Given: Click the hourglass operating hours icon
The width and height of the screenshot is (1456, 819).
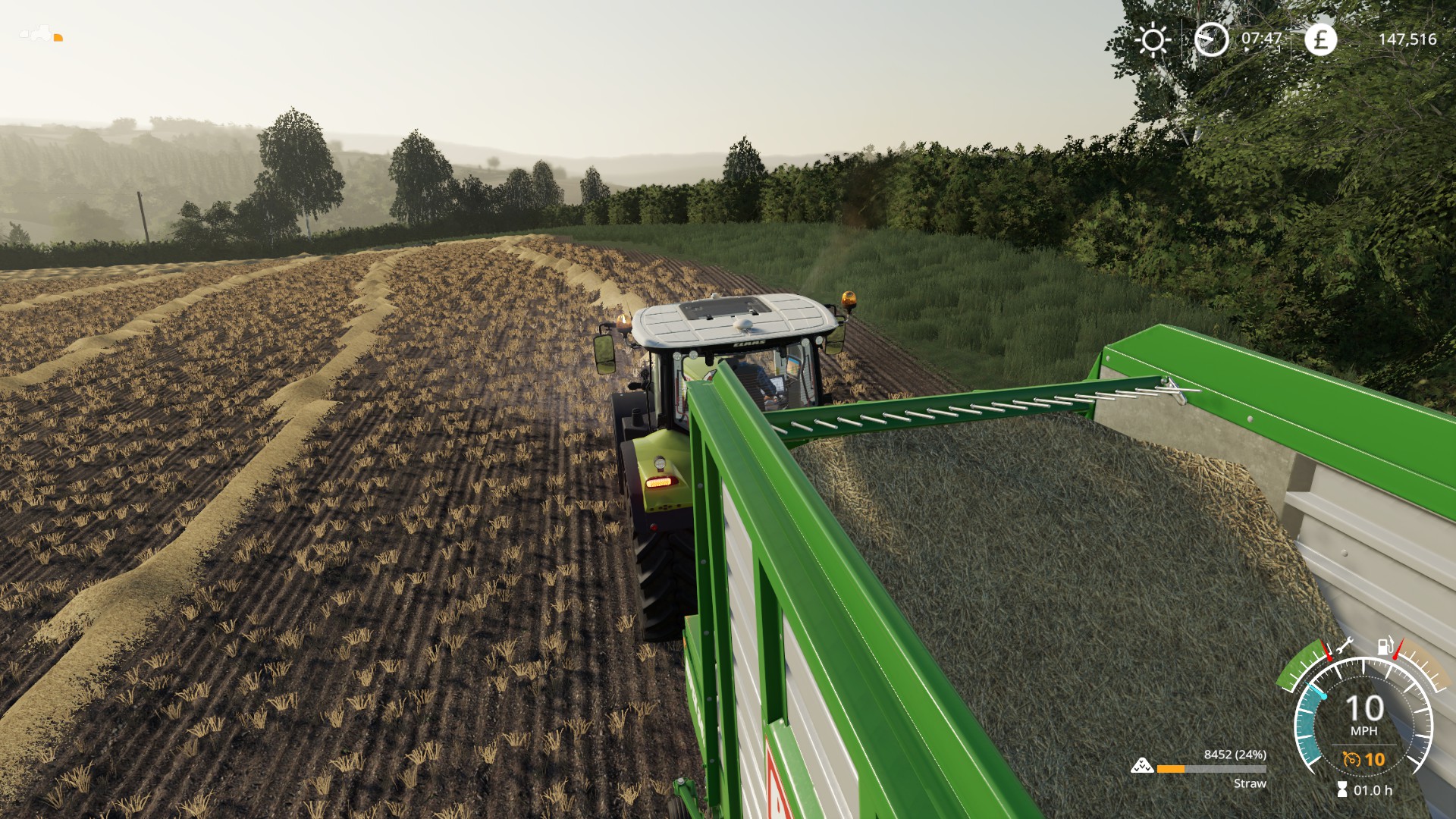Looking at the screenshot, I should 1342,790.
